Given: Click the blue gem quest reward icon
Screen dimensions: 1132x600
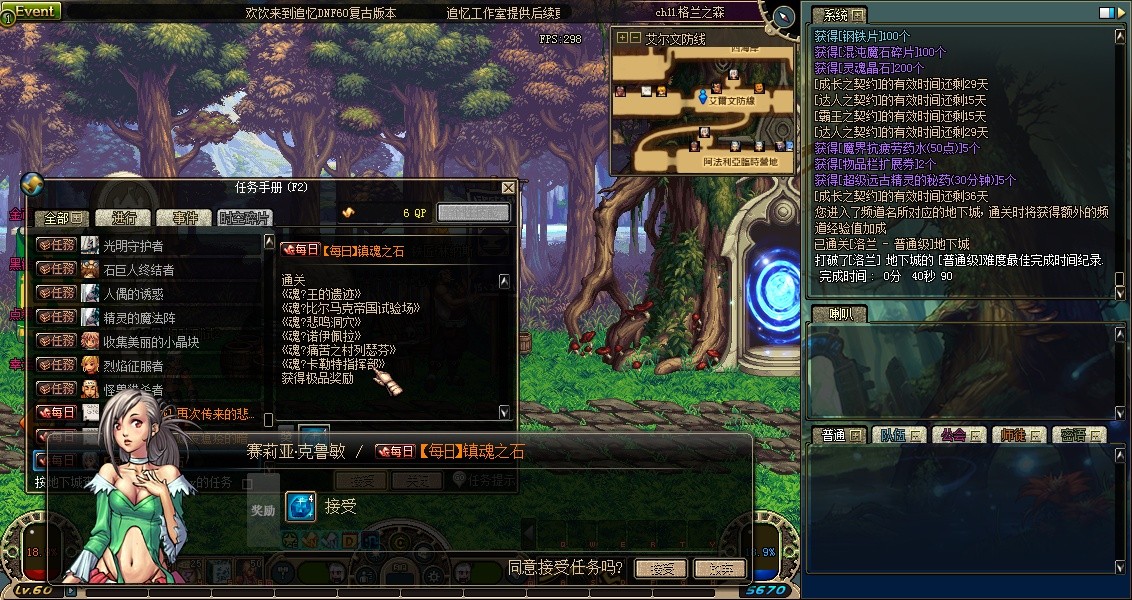Looking at the screenshot, I should [x=301, y=507].
